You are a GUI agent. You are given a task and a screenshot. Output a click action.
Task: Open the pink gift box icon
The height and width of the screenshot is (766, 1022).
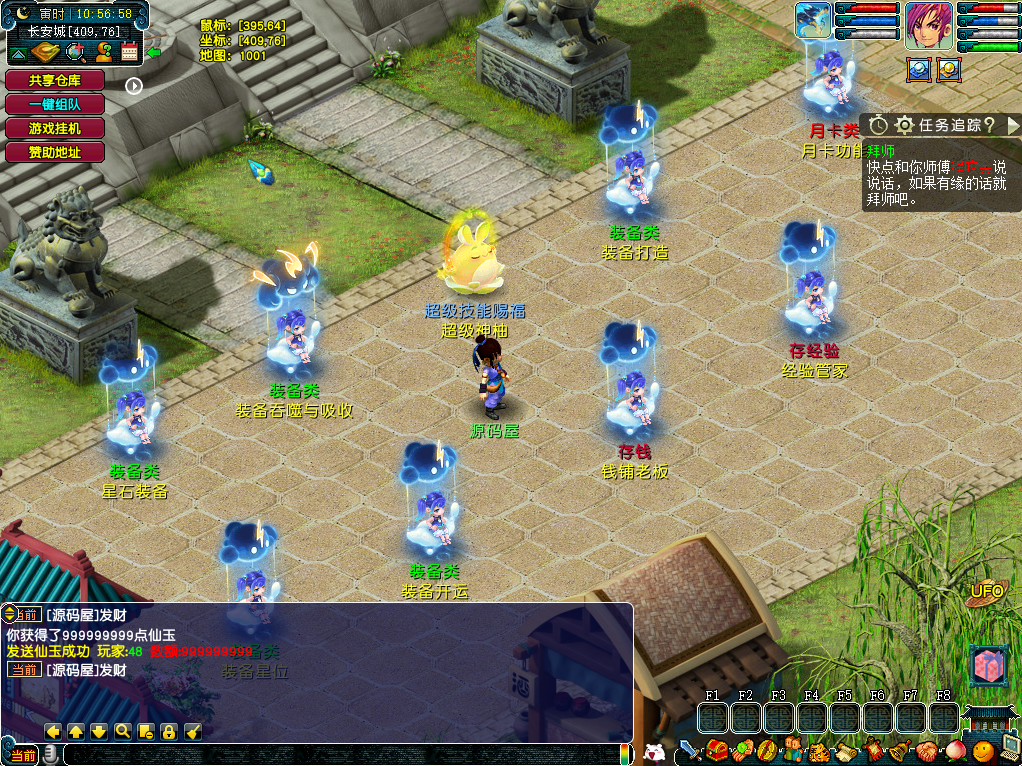[986, 666]
